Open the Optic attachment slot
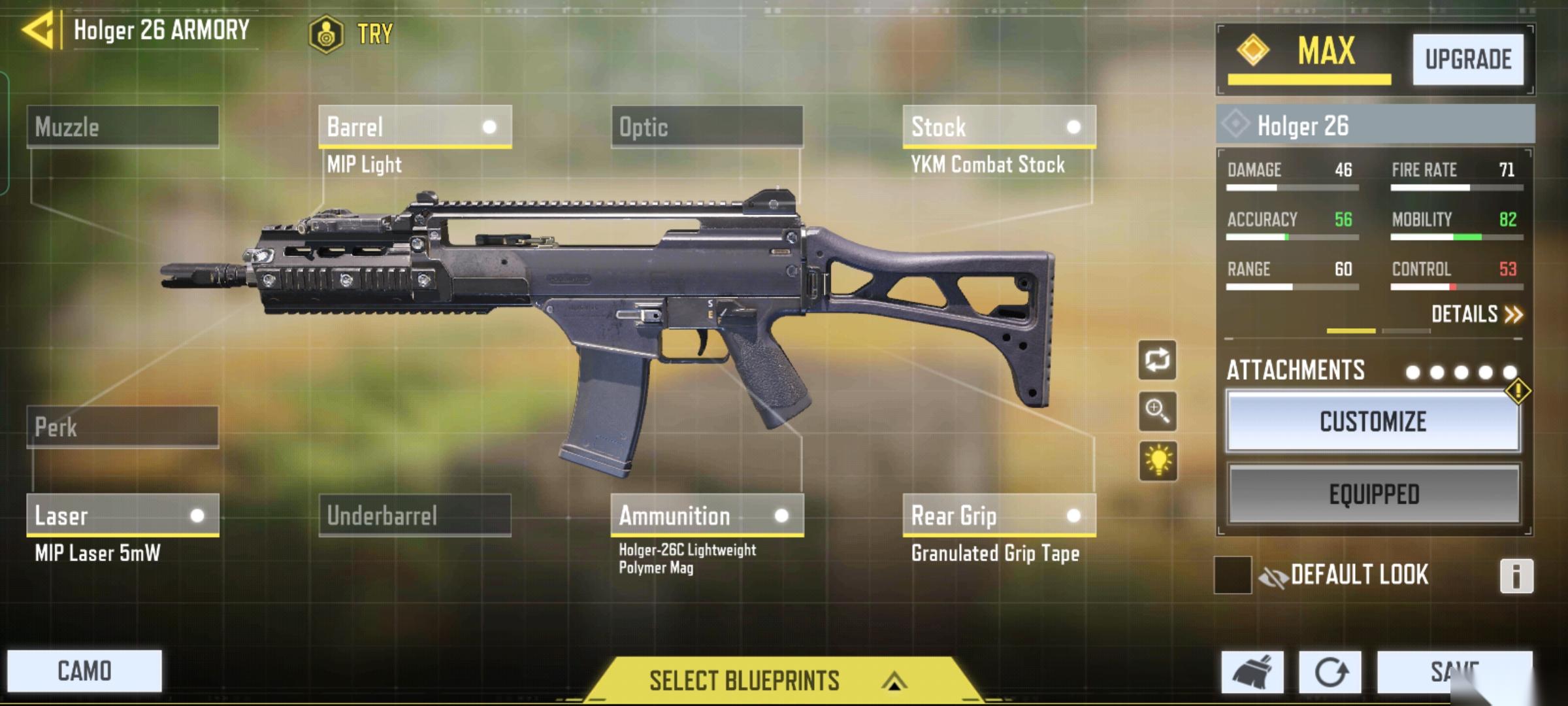1568x706 pixels. click(x=707, y=127)
